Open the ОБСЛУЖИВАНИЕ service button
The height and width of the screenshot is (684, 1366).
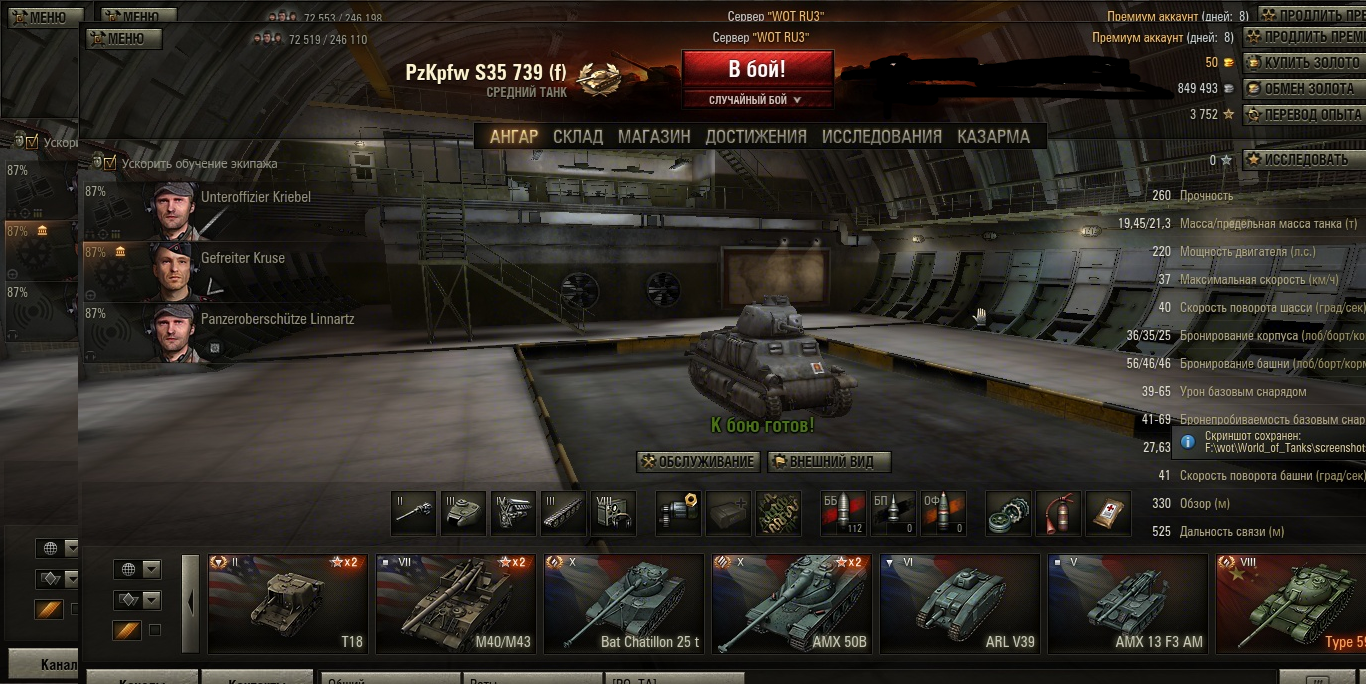pyautogui.click(x=698, y=462)
